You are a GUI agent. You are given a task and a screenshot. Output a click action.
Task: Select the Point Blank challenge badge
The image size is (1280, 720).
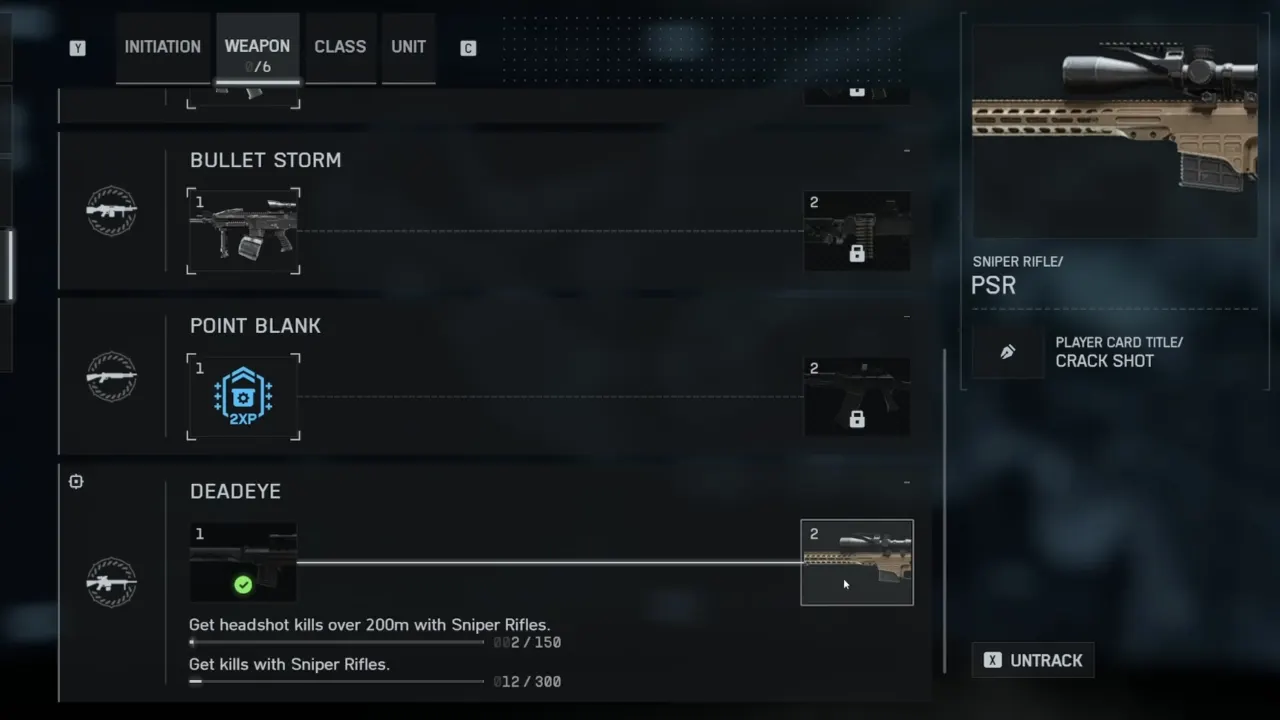pos(111,377)
